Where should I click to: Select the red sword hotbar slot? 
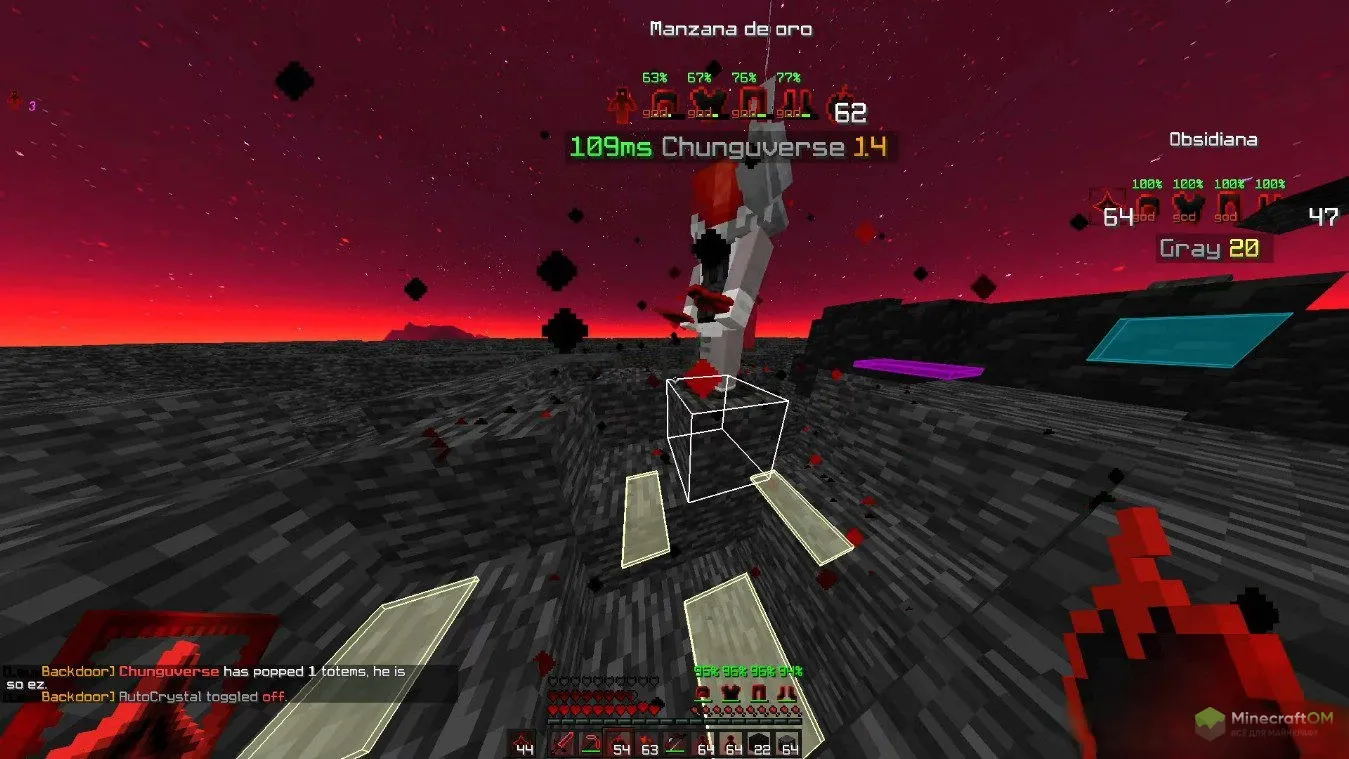(x=564, y=743)
